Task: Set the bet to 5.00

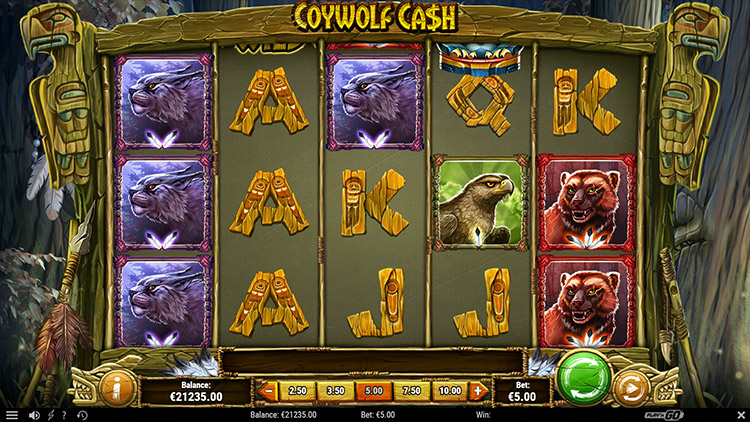Action: pyautogui.click(x=373, y=391)
